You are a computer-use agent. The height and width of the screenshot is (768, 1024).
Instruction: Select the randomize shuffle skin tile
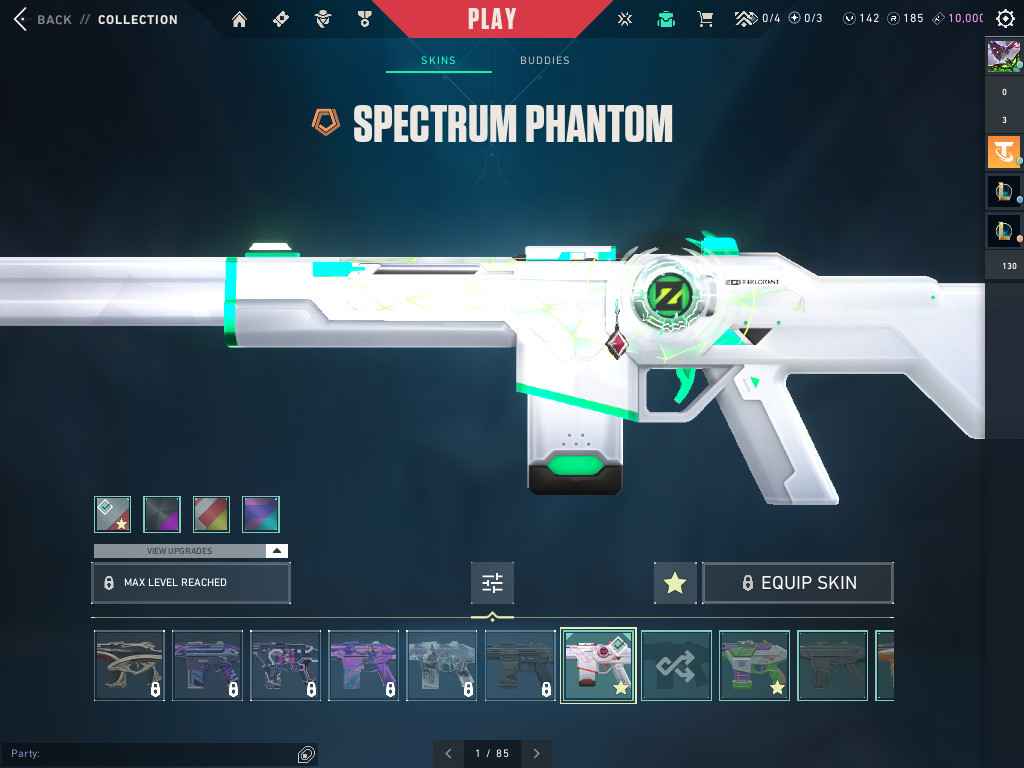[x=676, y=665]
